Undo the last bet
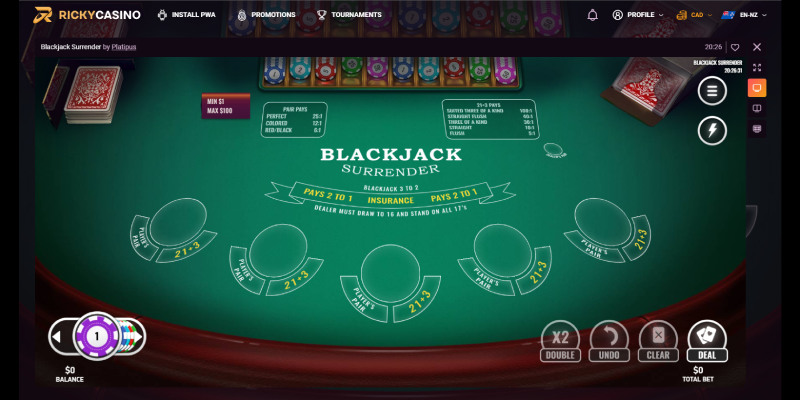Viewport: 800px width, 400px height. pos(609,339)
